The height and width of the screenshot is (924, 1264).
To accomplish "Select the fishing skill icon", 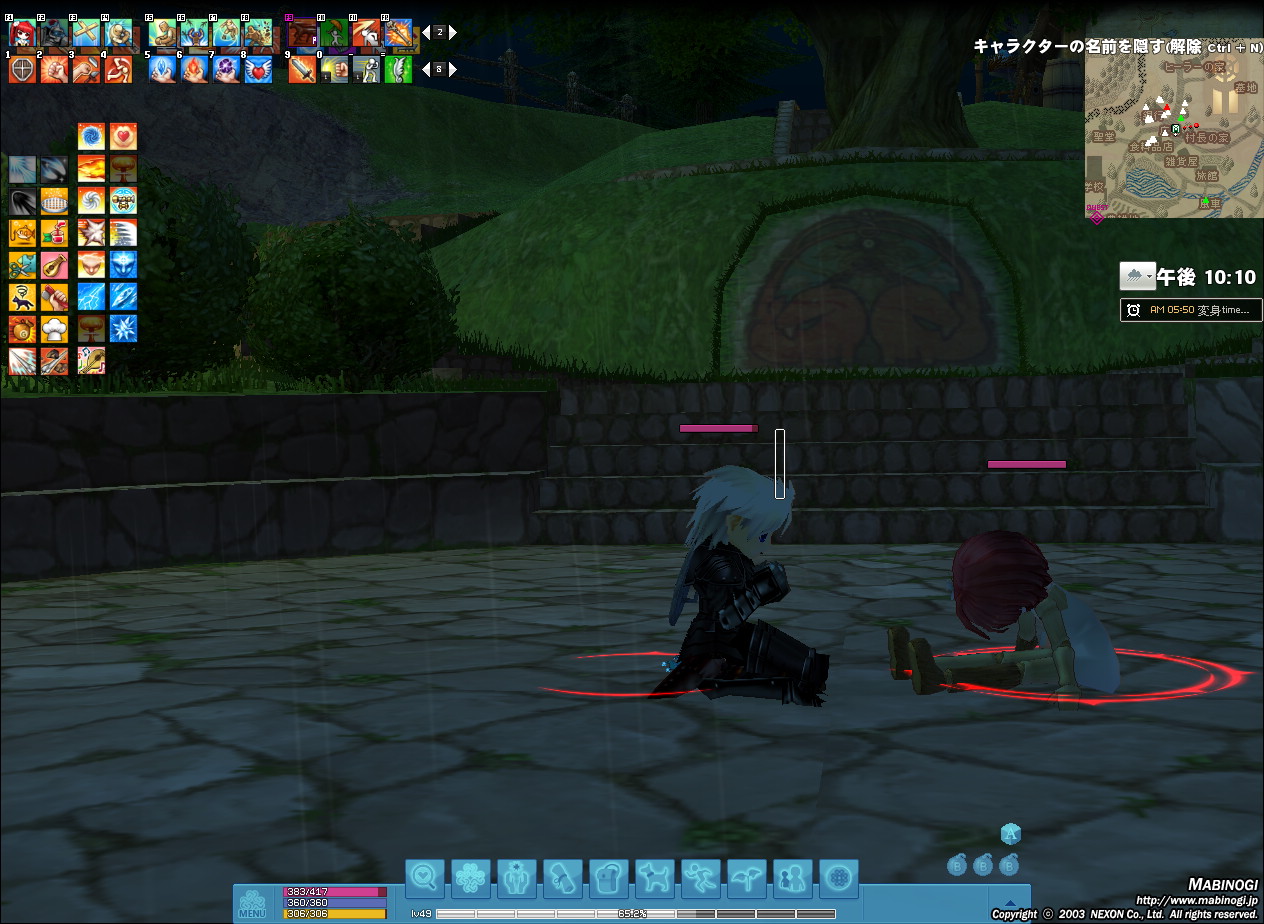I will point(24,233).
